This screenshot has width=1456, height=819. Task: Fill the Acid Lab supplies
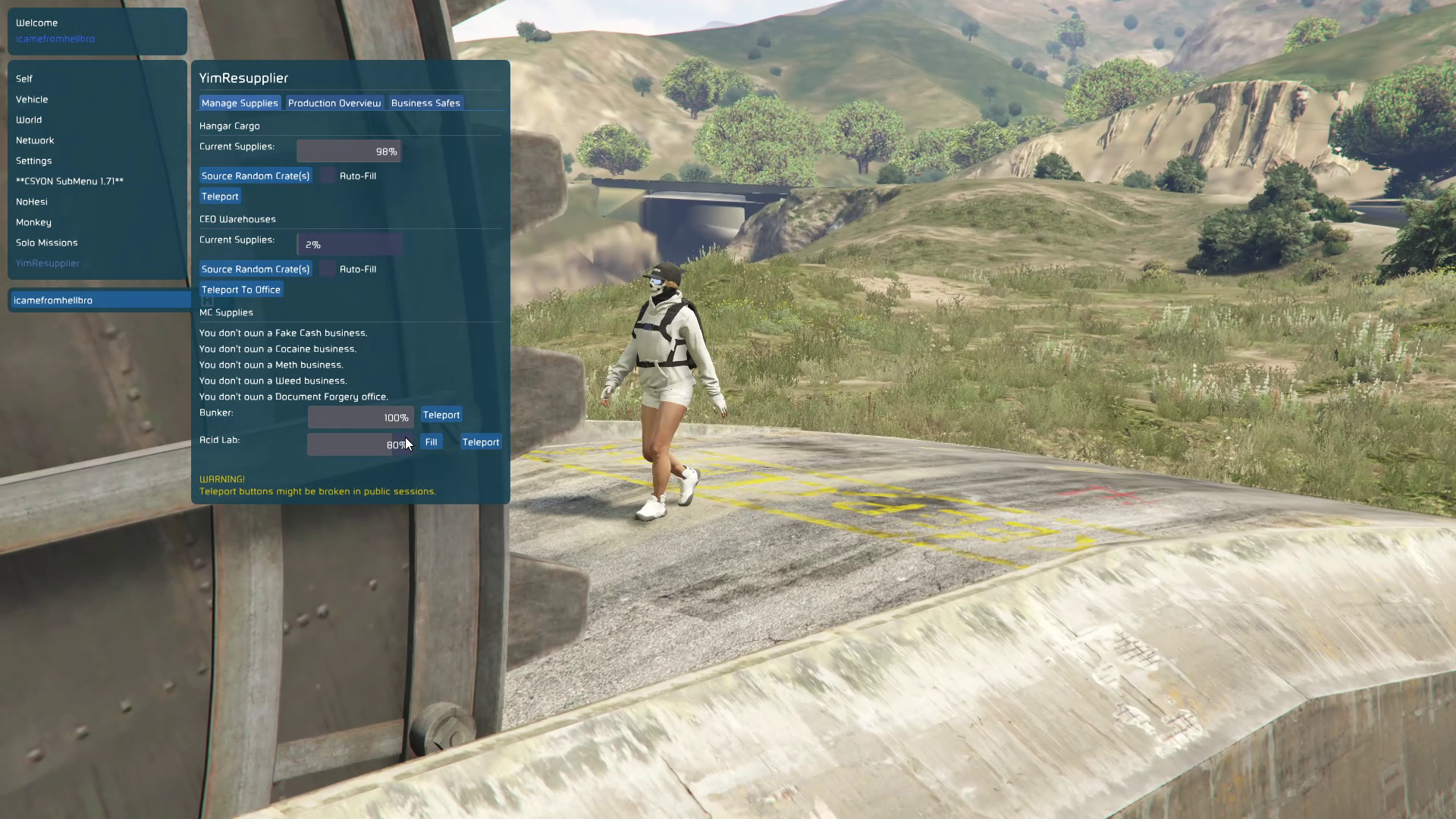tap(431, 442)
